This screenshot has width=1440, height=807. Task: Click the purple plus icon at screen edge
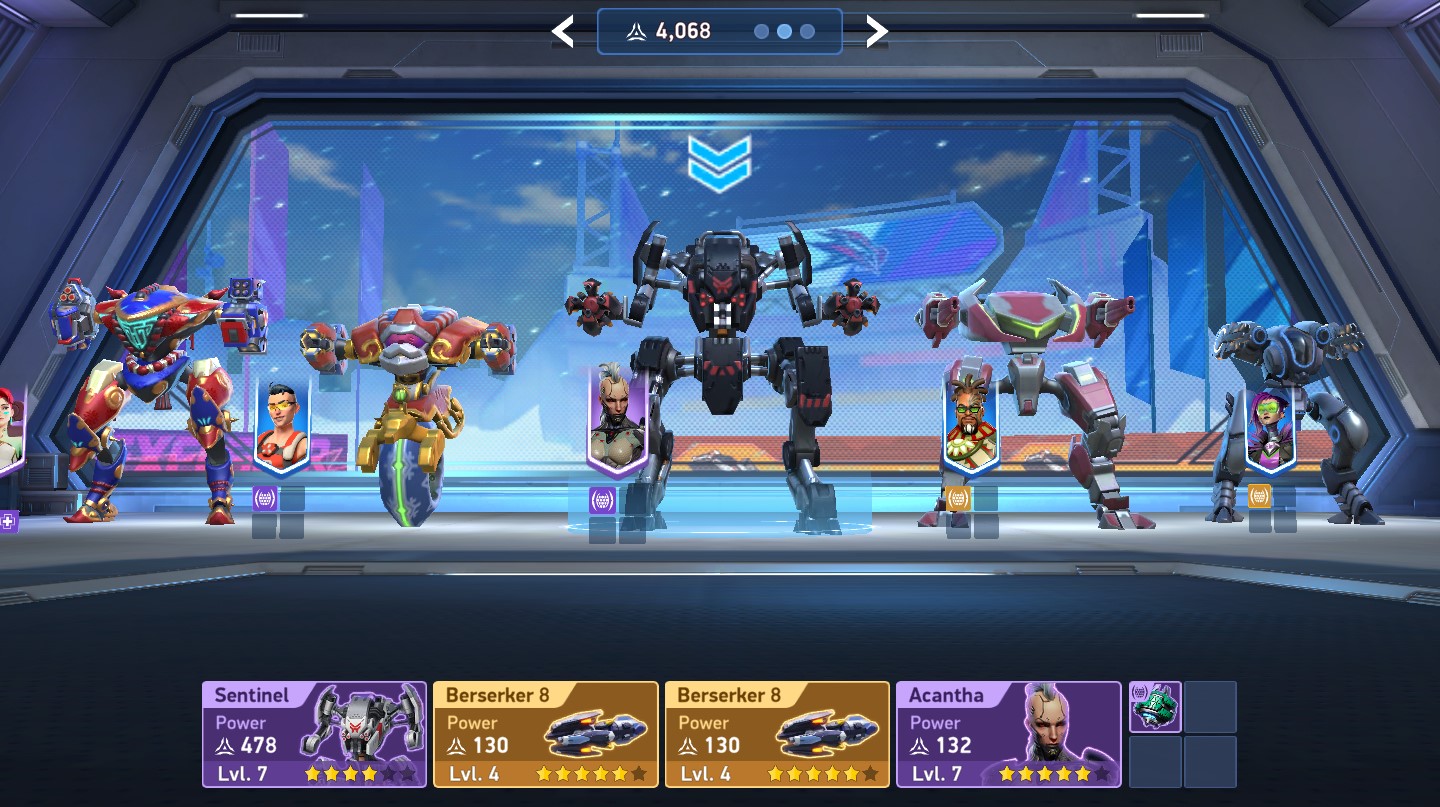click(8, 521)
